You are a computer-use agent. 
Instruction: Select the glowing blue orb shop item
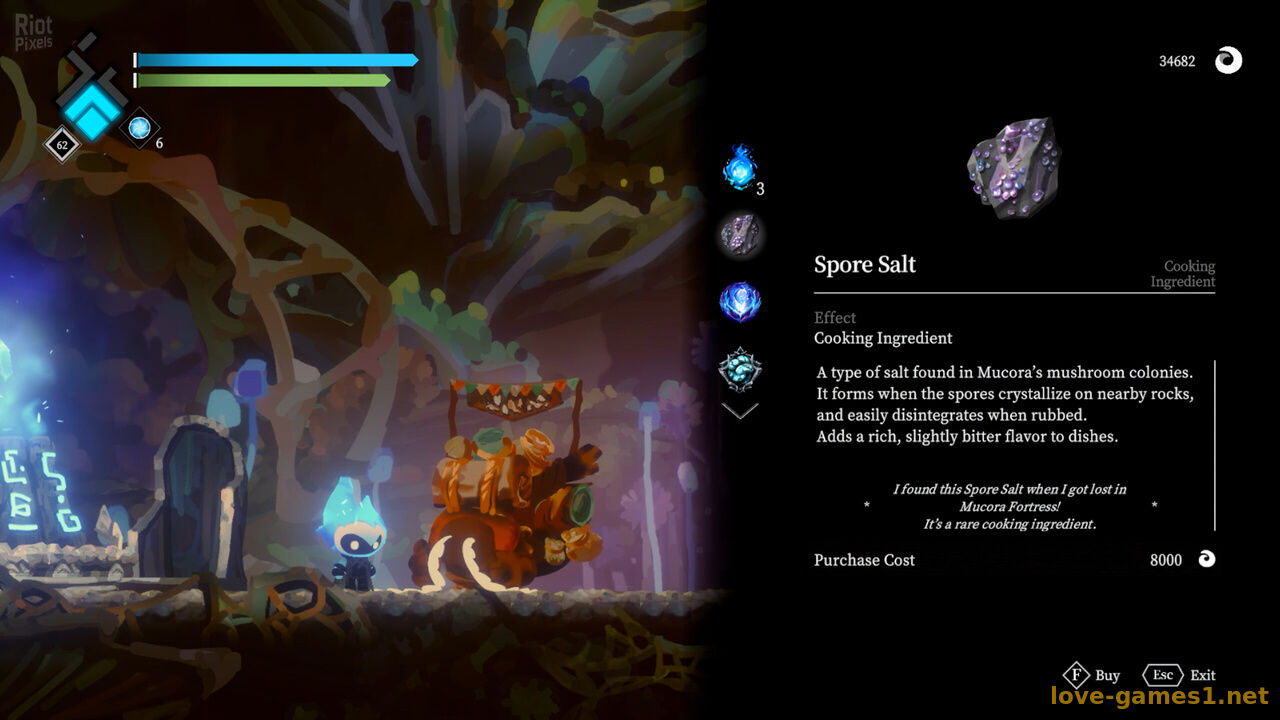tap(740, 301)
